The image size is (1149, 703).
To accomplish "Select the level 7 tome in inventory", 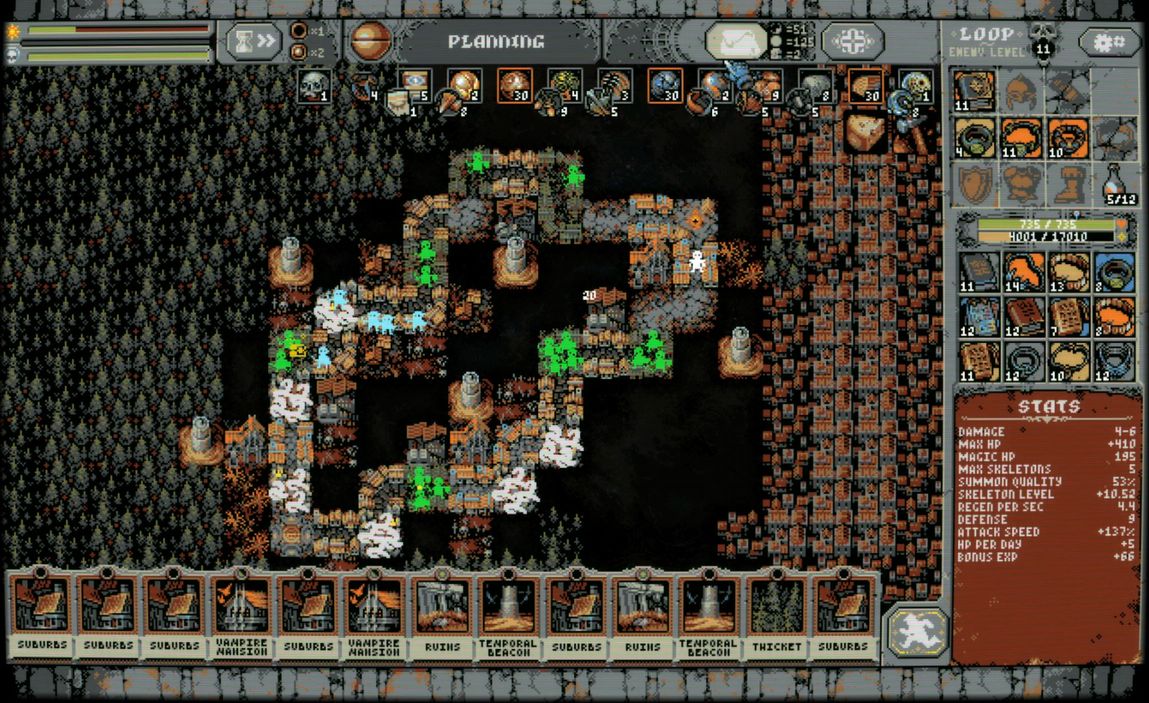I will (1069, 317).
